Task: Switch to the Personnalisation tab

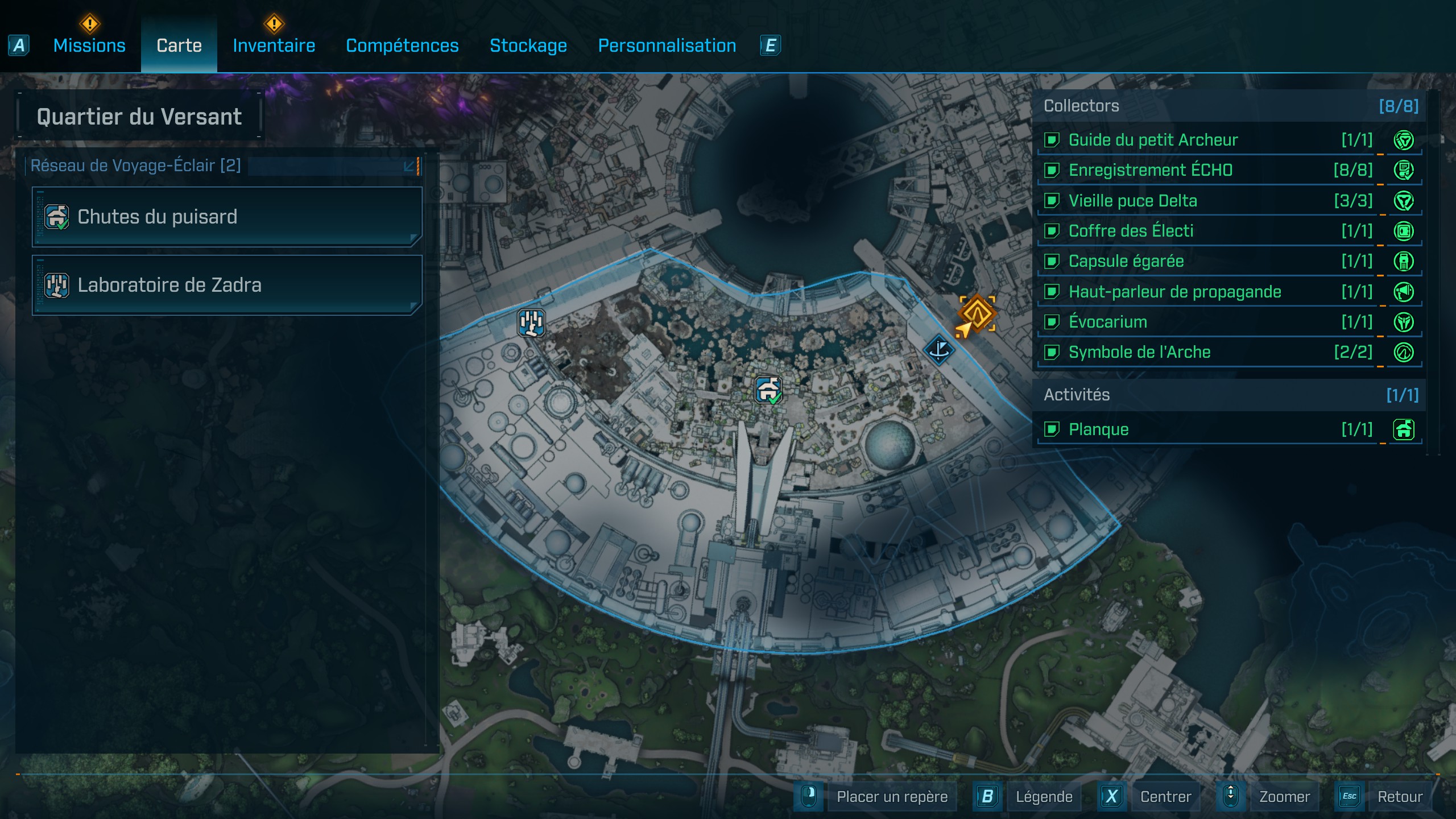Action: click(x=667, y=45)
